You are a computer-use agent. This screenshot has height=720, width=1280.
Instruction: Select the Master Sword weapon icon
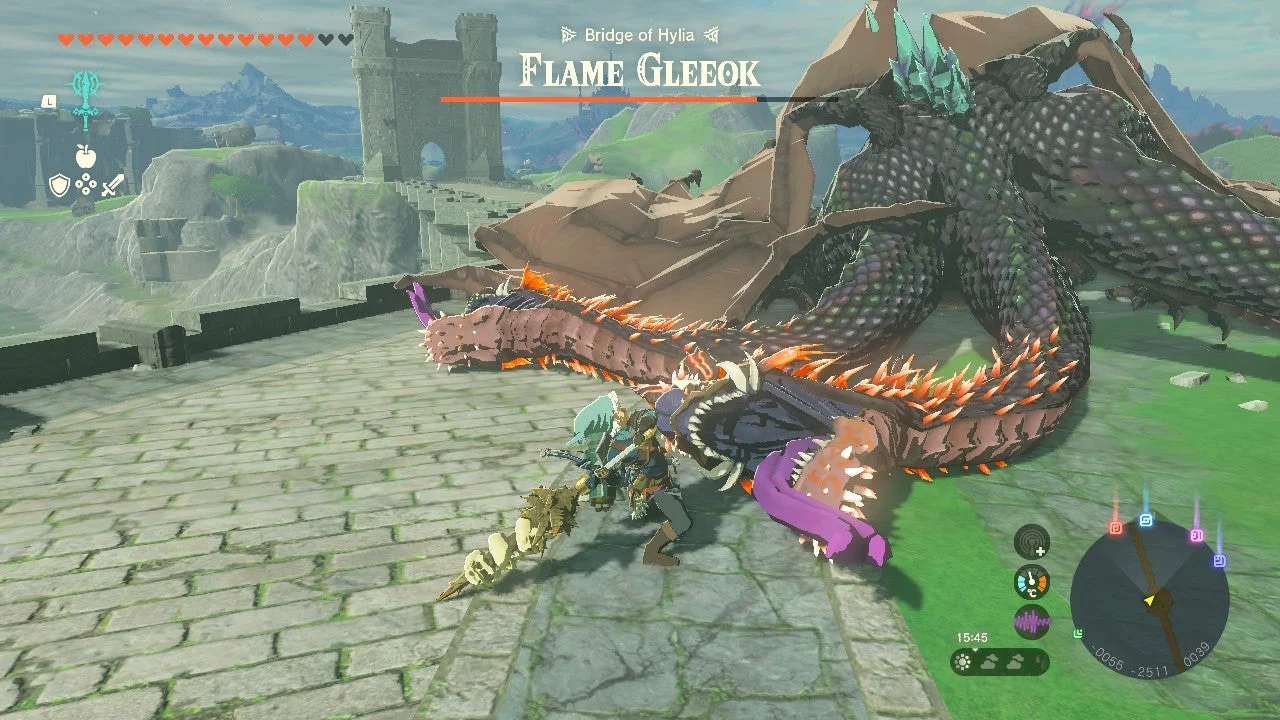(x=85, y=100)
